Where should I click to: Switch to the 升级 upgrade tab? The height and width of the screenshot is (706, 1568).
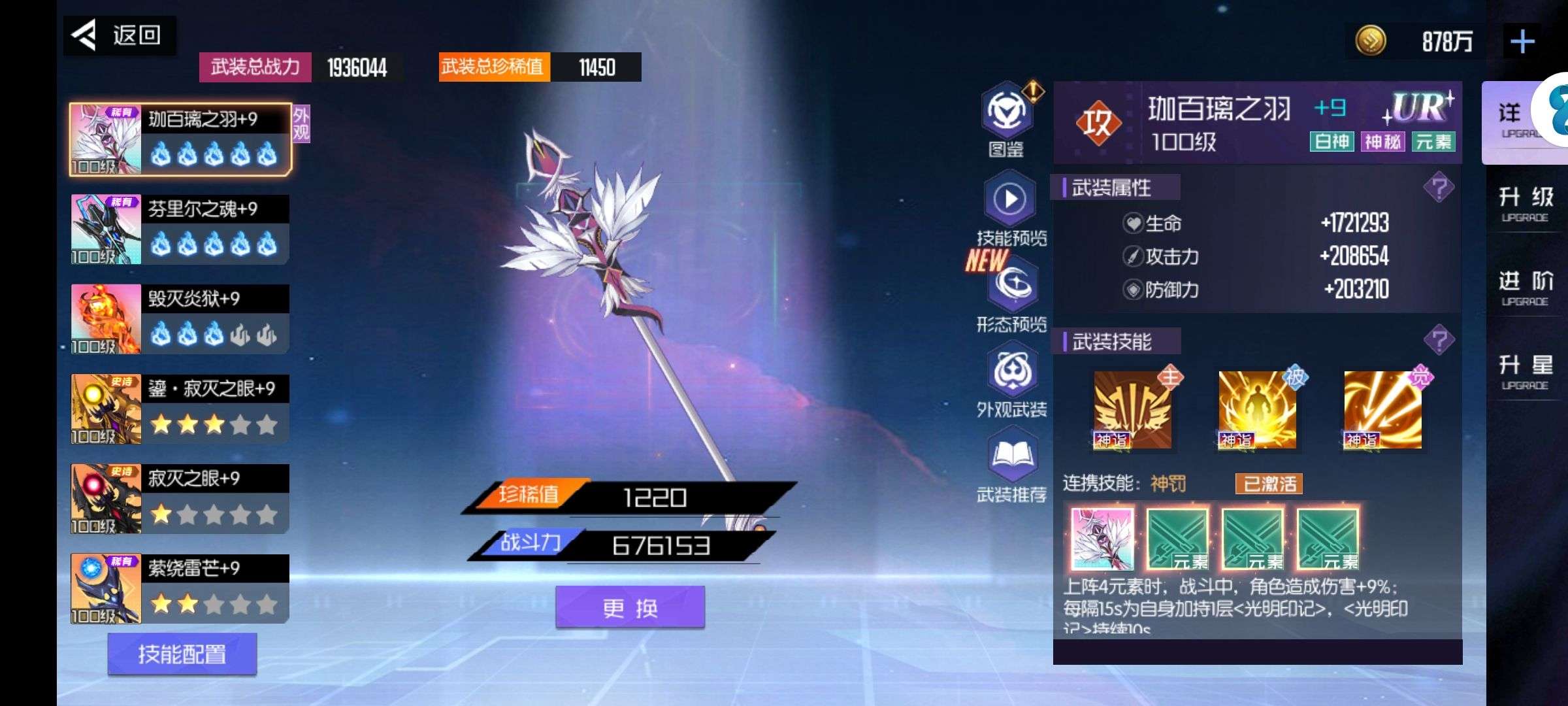coord(1525,204)
